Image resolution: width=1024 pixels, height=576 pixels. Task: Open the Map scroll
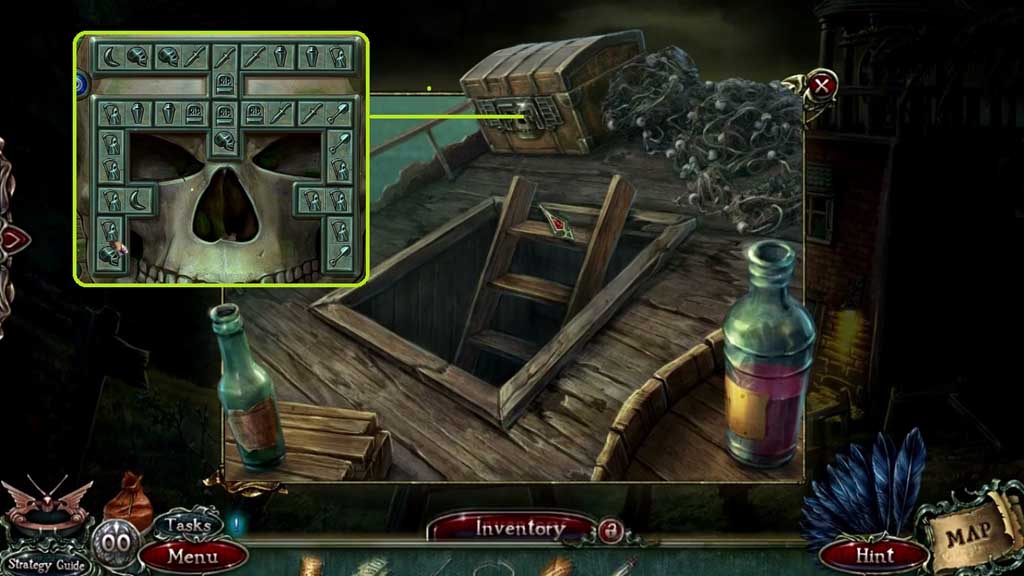click(x=970, y=533)
